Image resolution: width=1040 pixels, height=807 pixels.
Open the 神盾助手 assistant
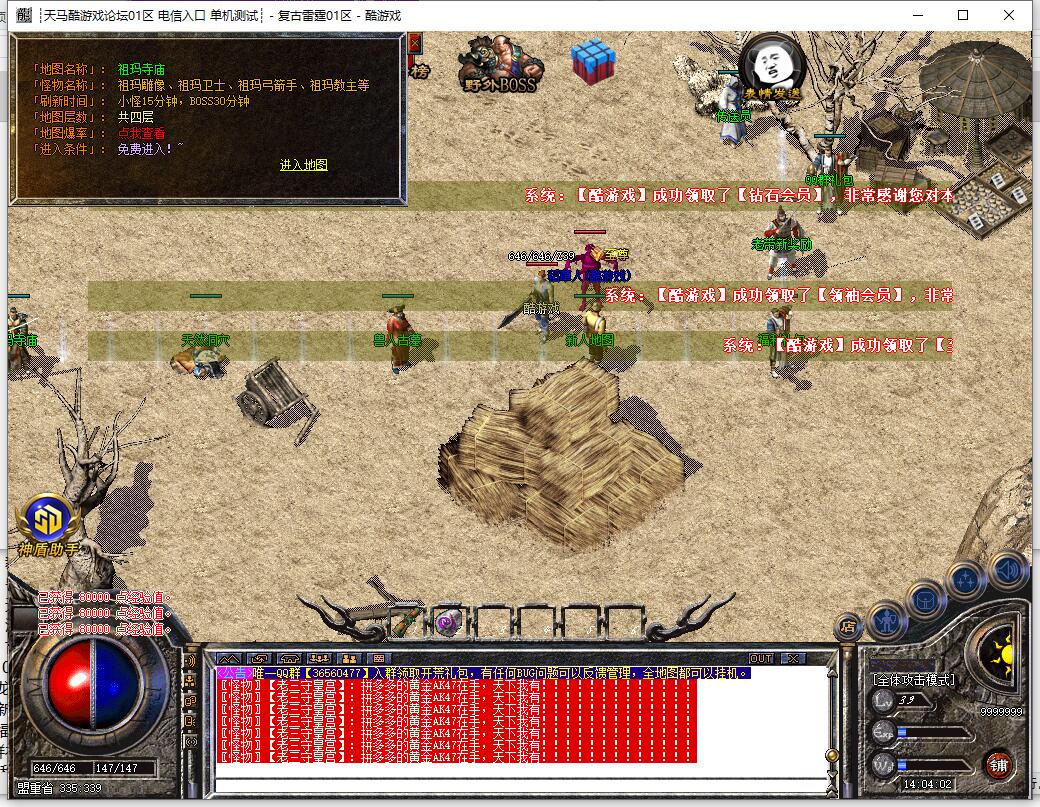(48, 524)
